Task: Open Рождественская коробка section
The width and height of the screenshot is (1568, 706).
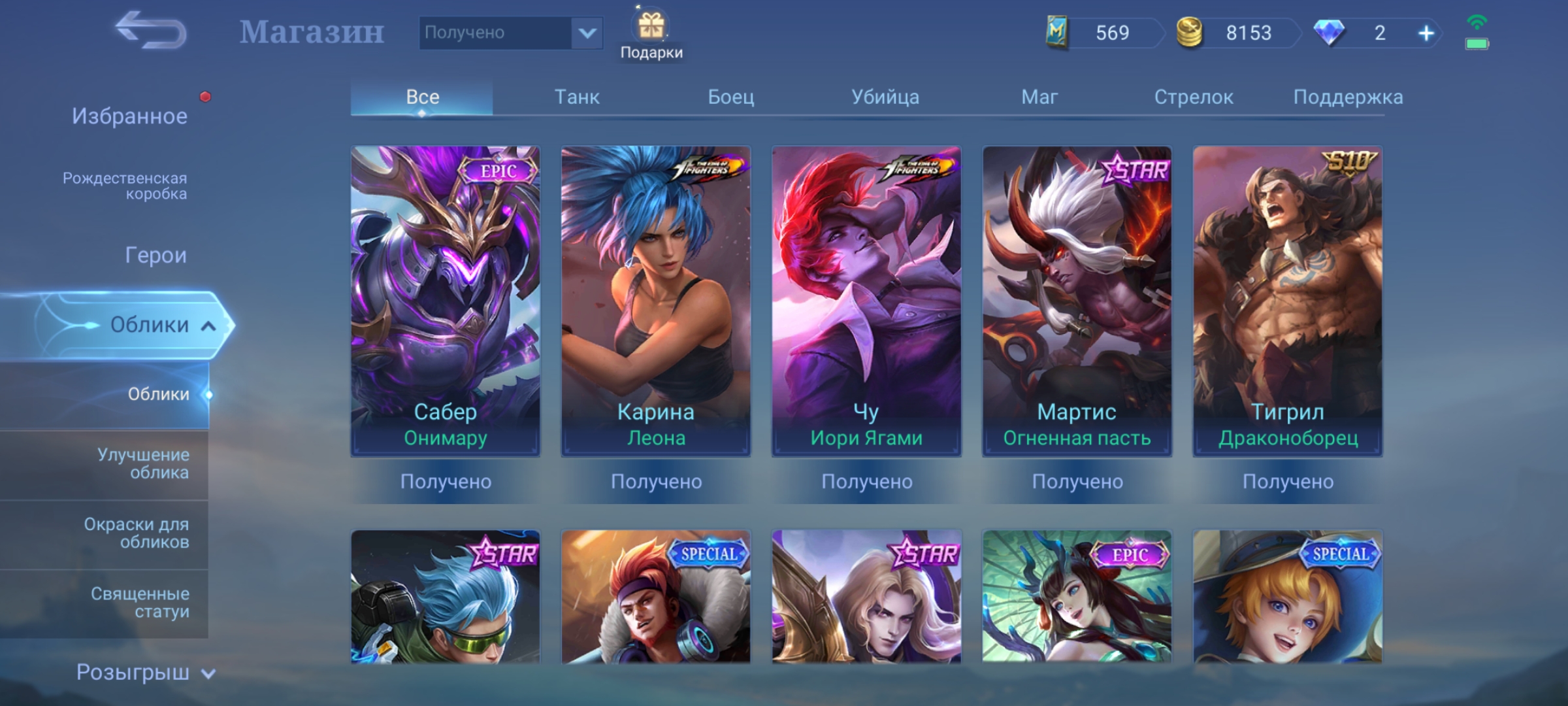Action: click(x=125, y=186)
